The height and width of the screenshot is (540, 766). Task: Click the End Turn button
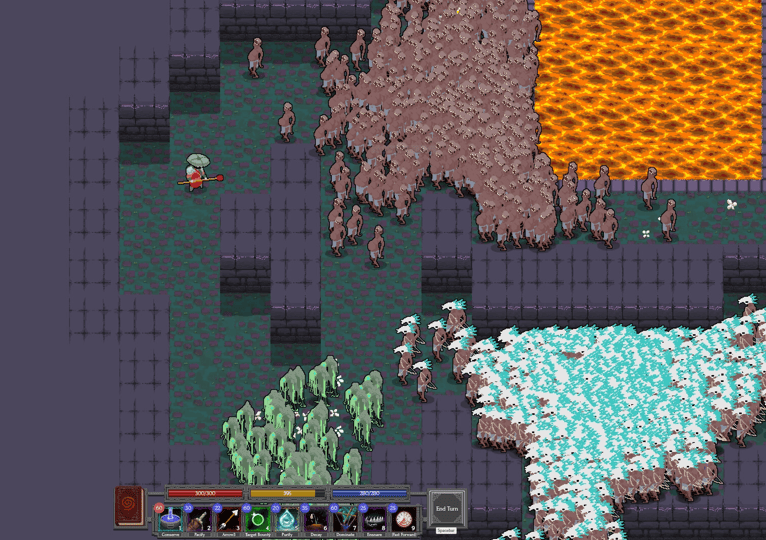[447, 508]
